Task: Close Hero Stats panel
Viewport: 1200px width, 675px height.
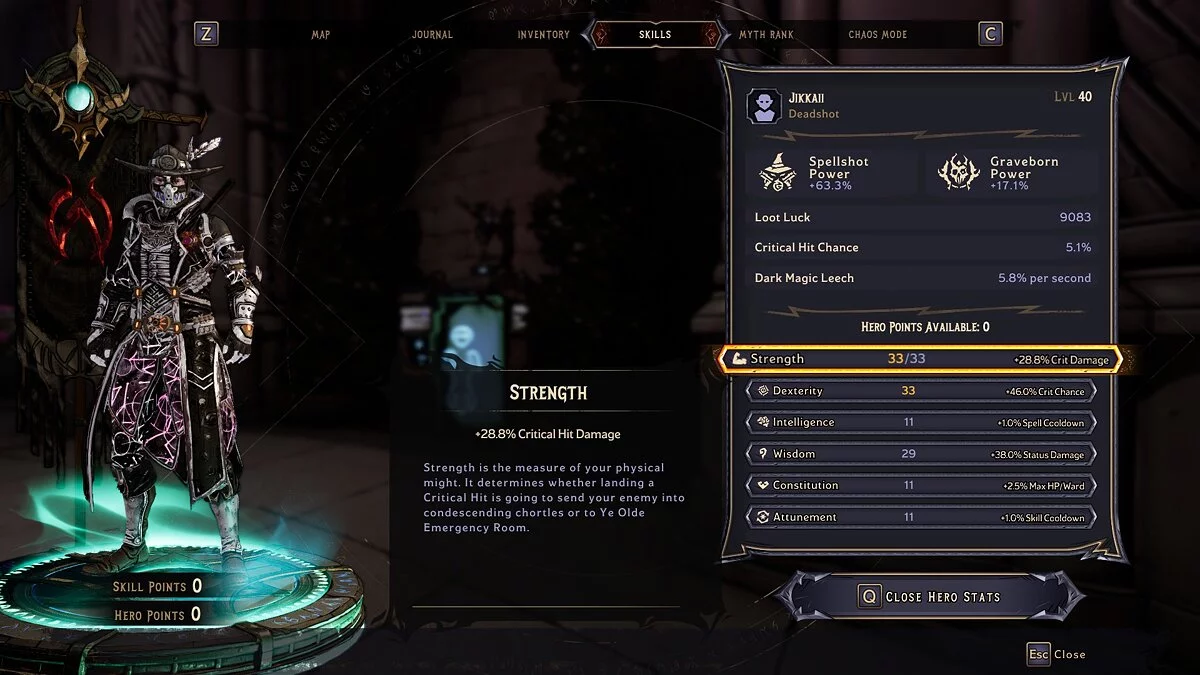Action: point(930,597)
